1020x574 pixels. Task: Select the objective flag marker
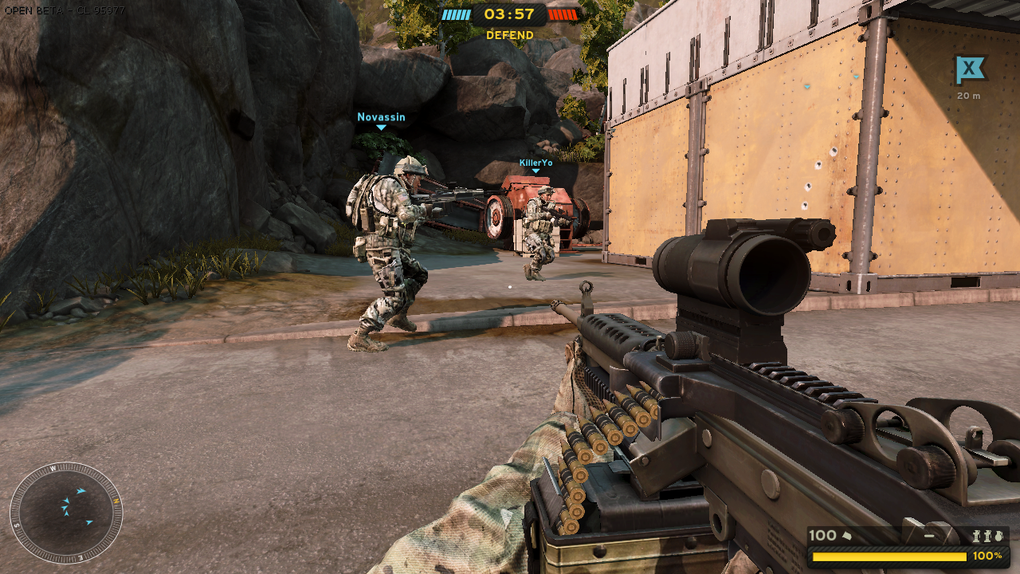point(968,70)
